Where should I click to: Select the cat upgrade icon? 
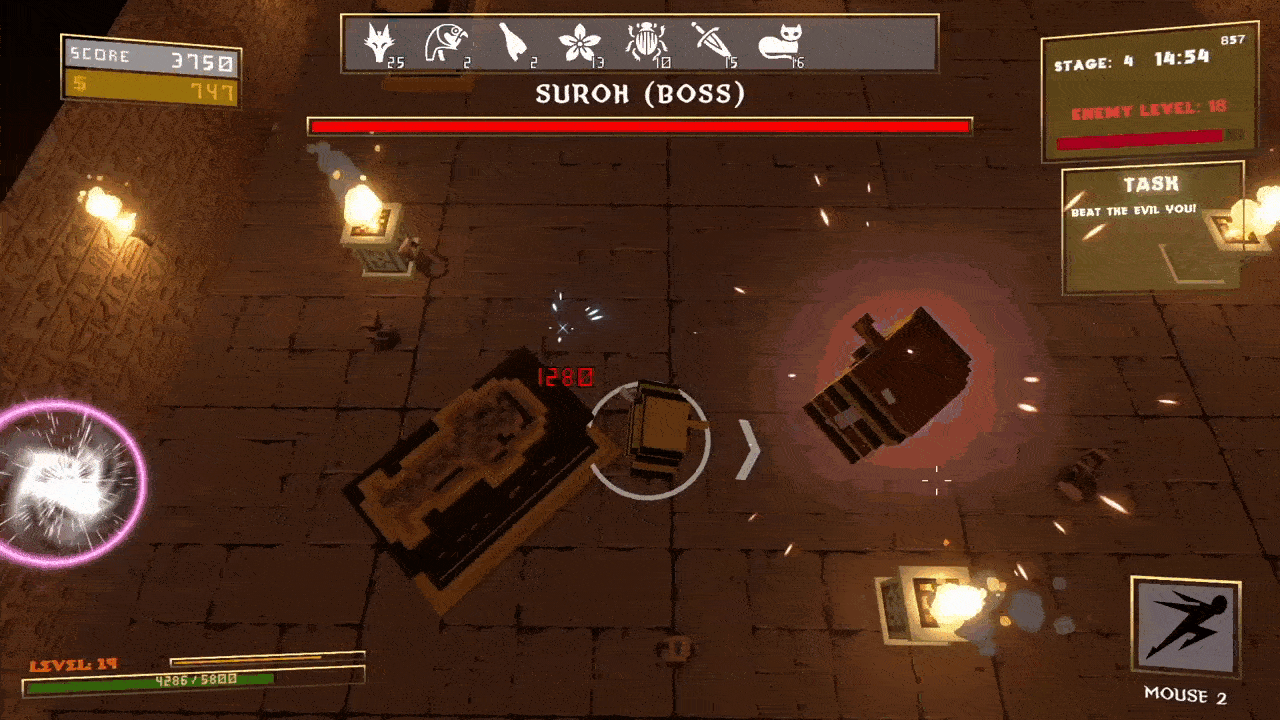point(780,43)
